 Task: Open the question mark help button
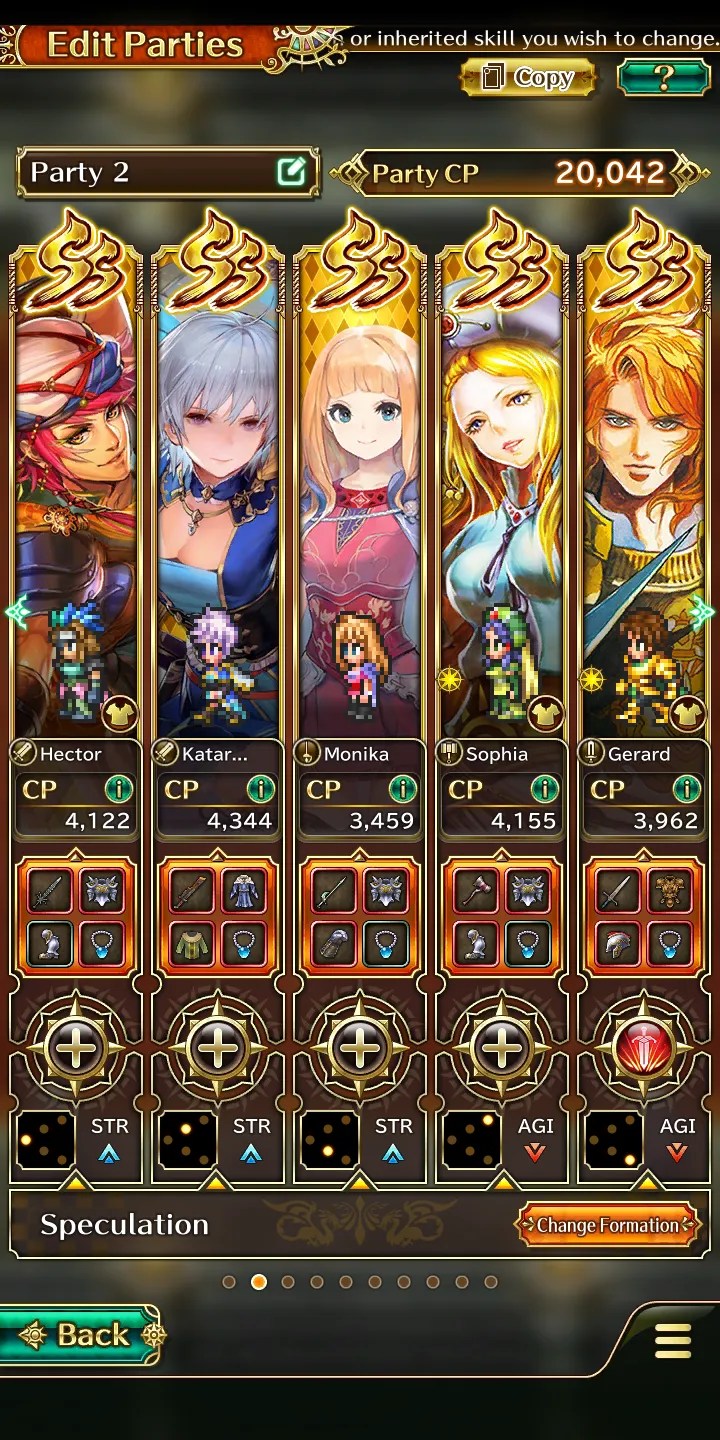(x=663, y=78)
